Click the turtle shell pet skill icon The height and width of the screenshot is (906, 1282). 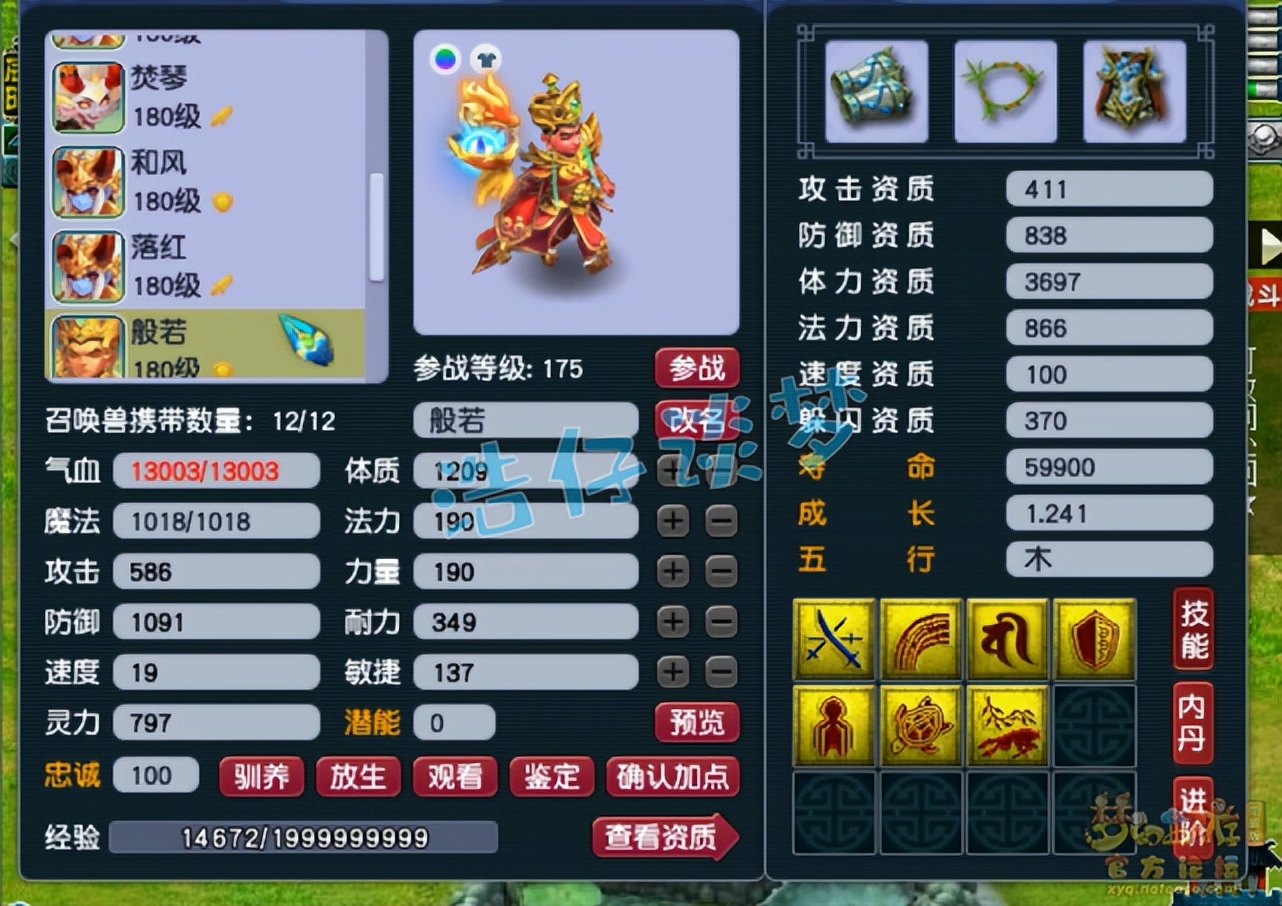pos(921,723)
